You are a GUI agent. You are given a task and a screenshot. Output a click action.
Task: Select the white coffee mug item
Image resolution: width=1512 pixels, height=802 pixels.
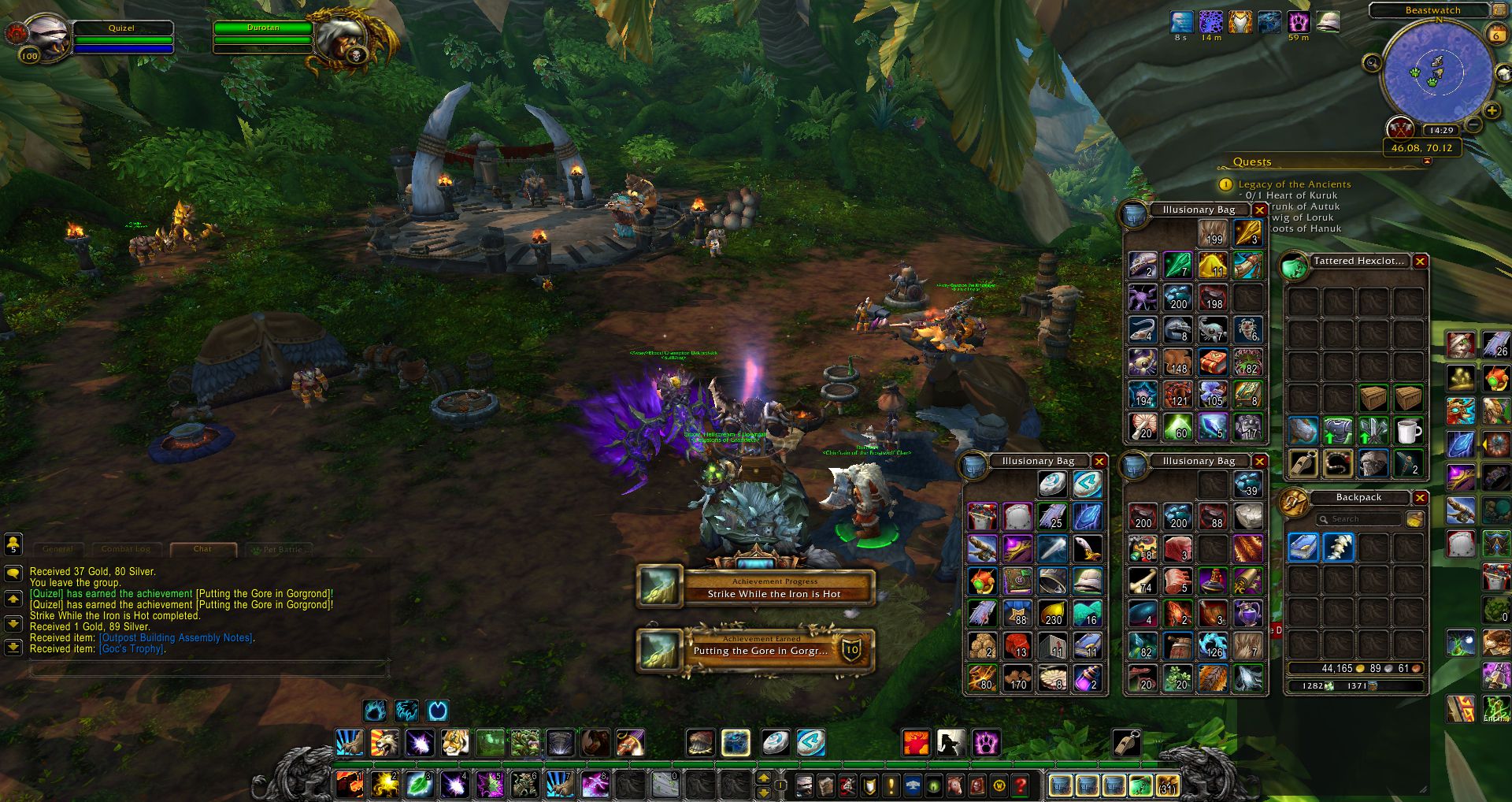(1408, 432)
